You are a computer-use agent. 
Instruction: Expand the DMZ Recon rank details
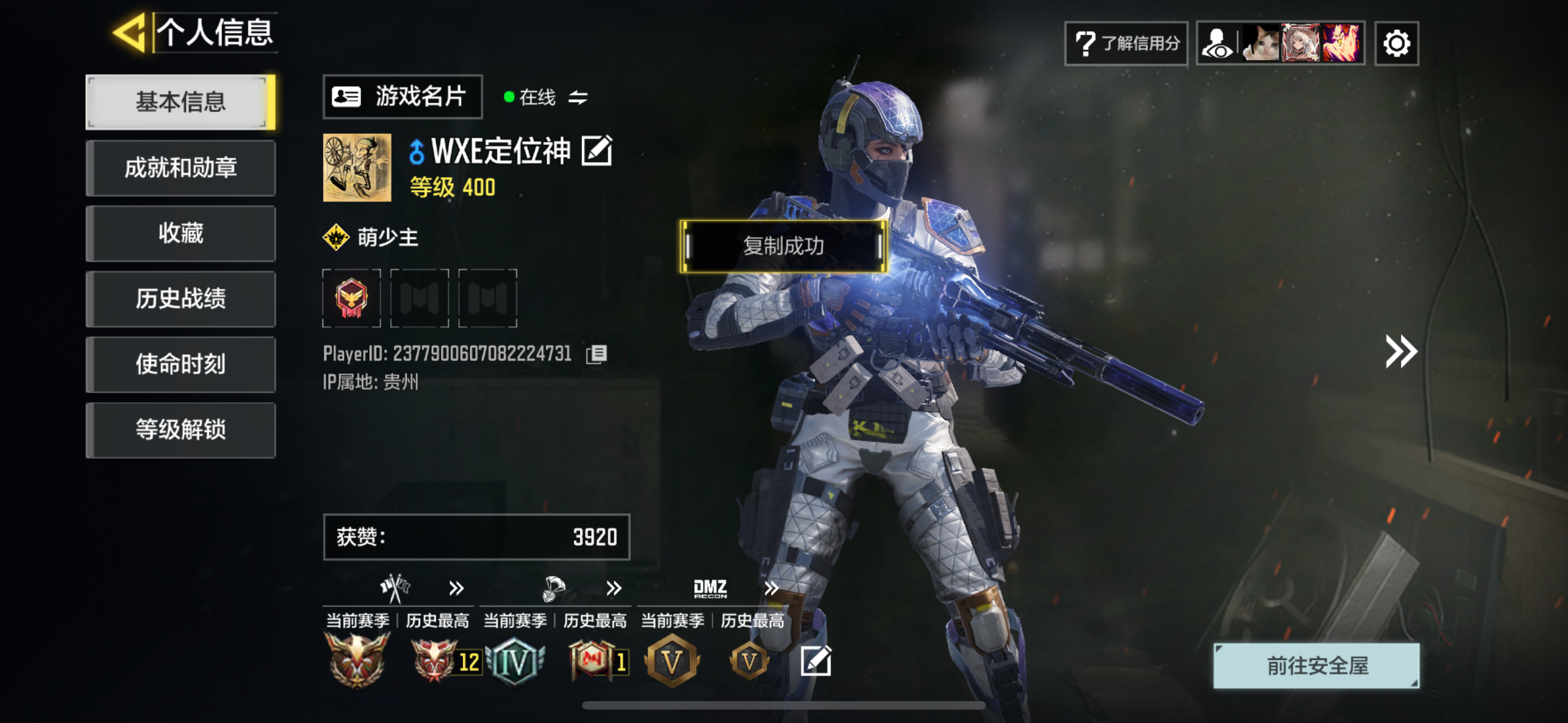(771, 588)
